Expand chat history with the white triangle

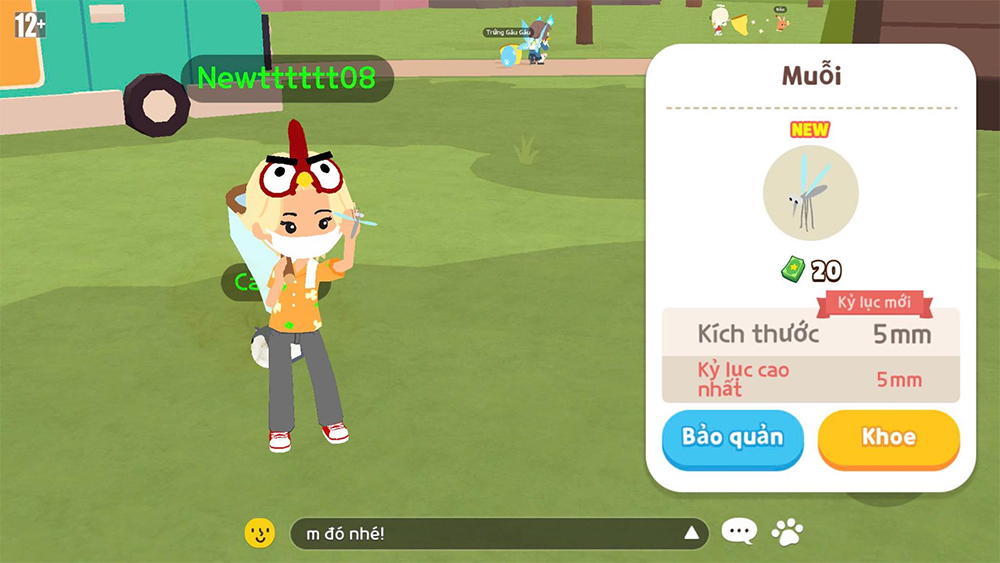[691, 533]
